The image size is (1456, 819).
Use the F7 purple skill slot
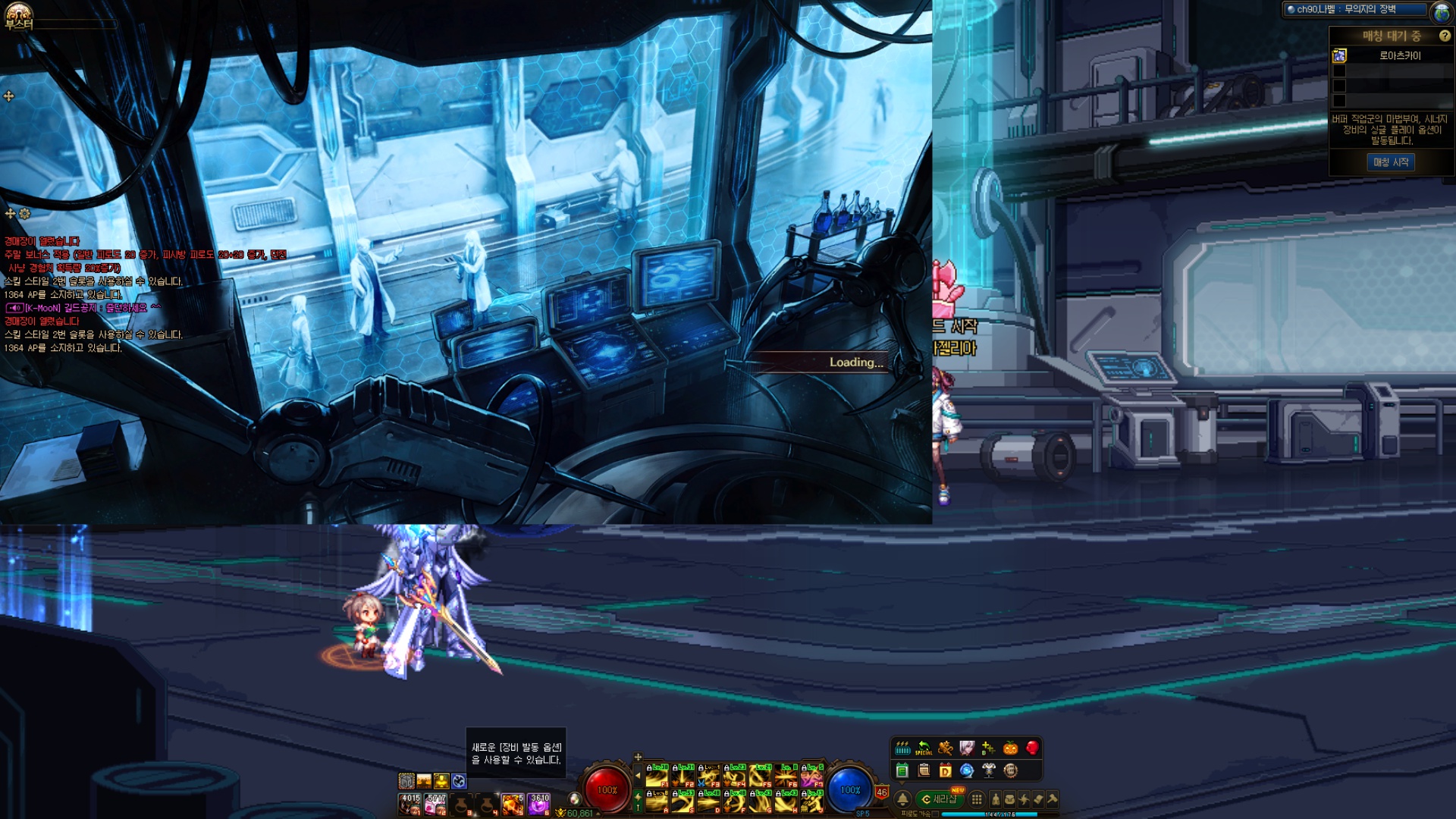tap(811, 776)
